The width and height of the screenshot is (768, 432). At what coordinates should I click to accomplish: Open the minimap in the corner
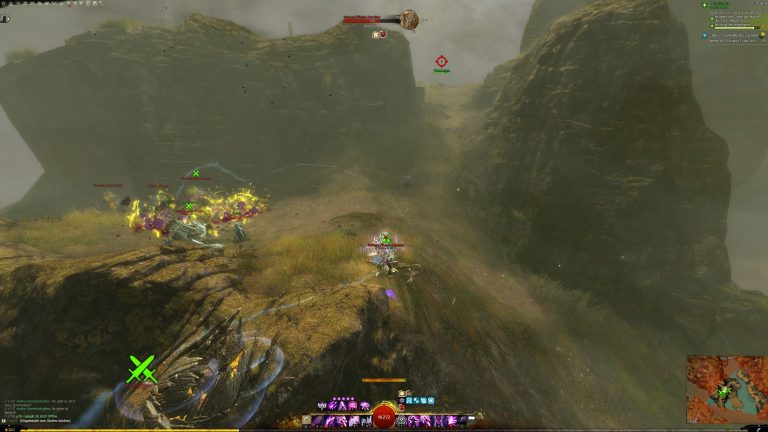(725, 387)
